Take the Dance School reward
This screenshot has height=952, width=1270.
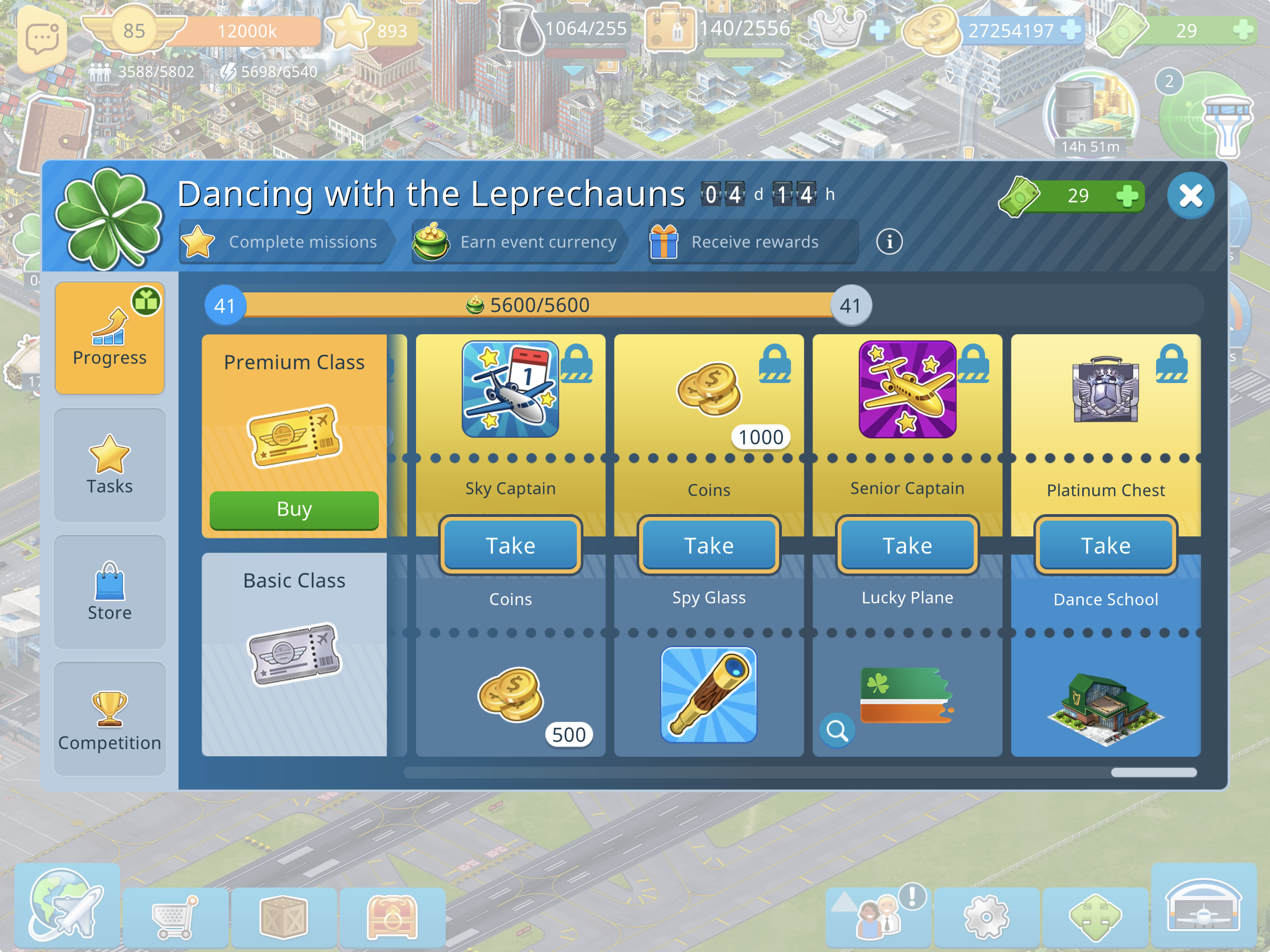1105,545
